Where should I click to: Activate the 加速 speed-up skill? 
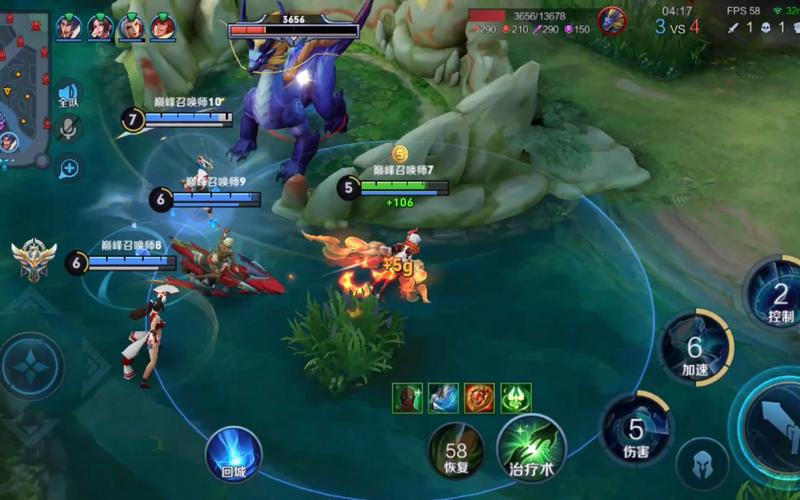(695, 349)
